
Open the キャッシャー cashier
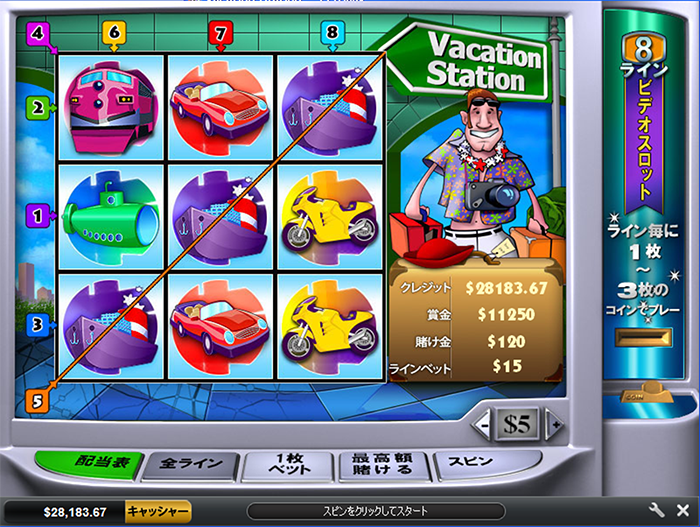[157, 510]
